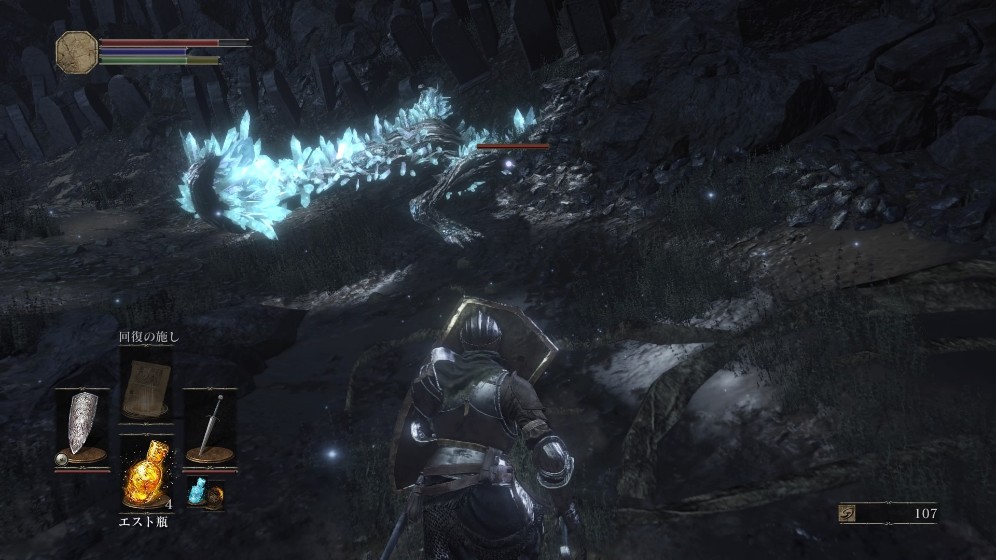Click the octagonal character emblem icon
Screen dimensions: 996x560
tap(76, 51)
